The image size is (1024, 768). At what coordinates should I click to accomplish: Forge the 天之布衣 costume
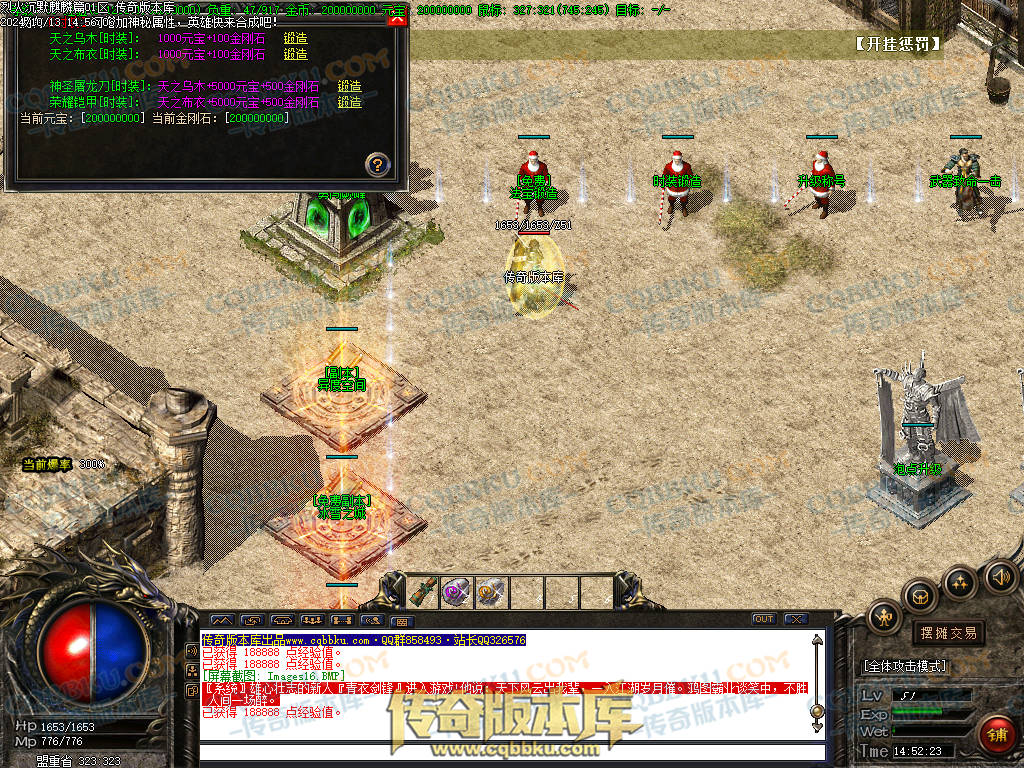(295, 54)
